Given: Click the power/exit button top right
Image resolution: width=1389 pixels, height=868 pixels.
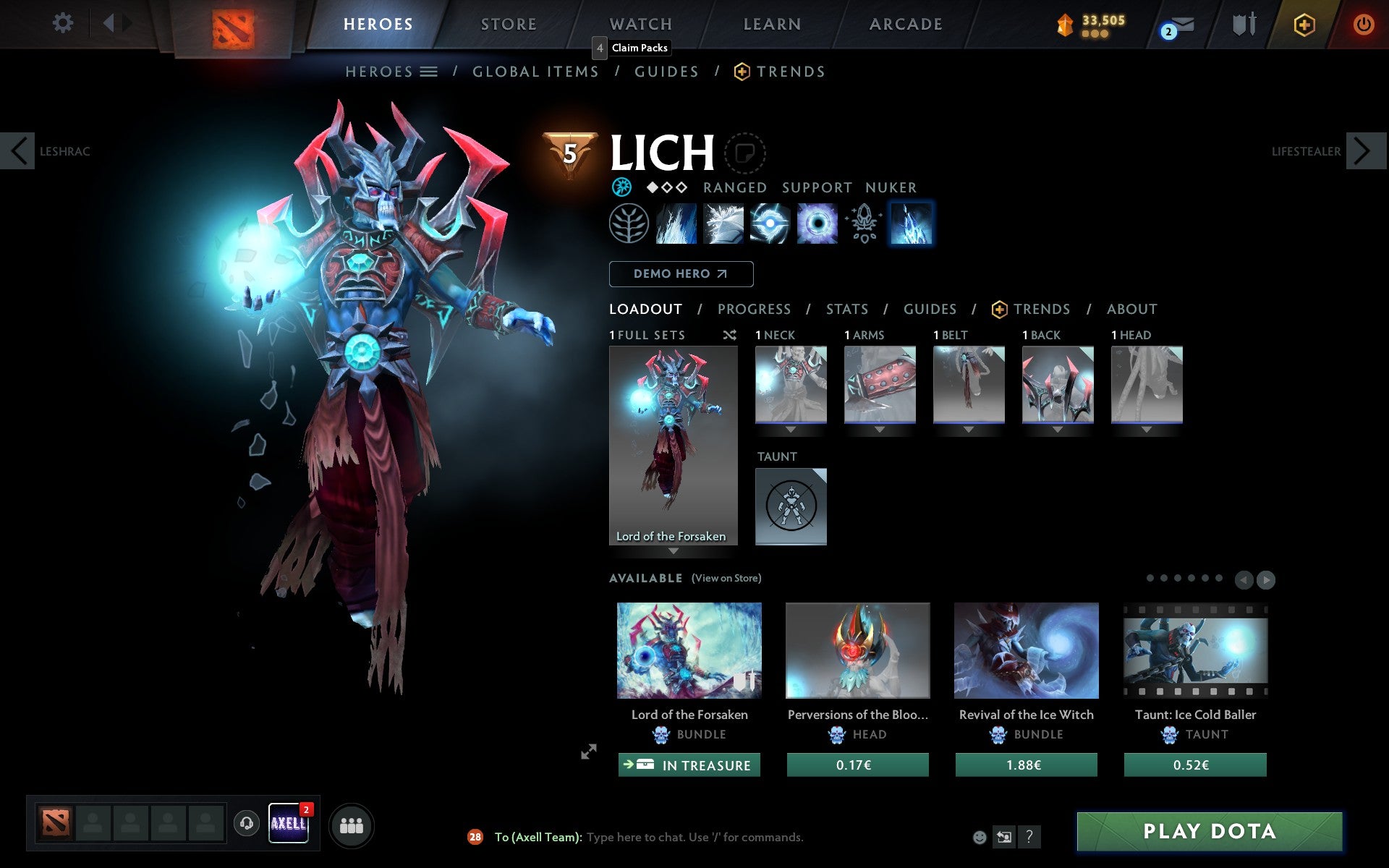Looking at the screenshot, I should click(1363, 24).
